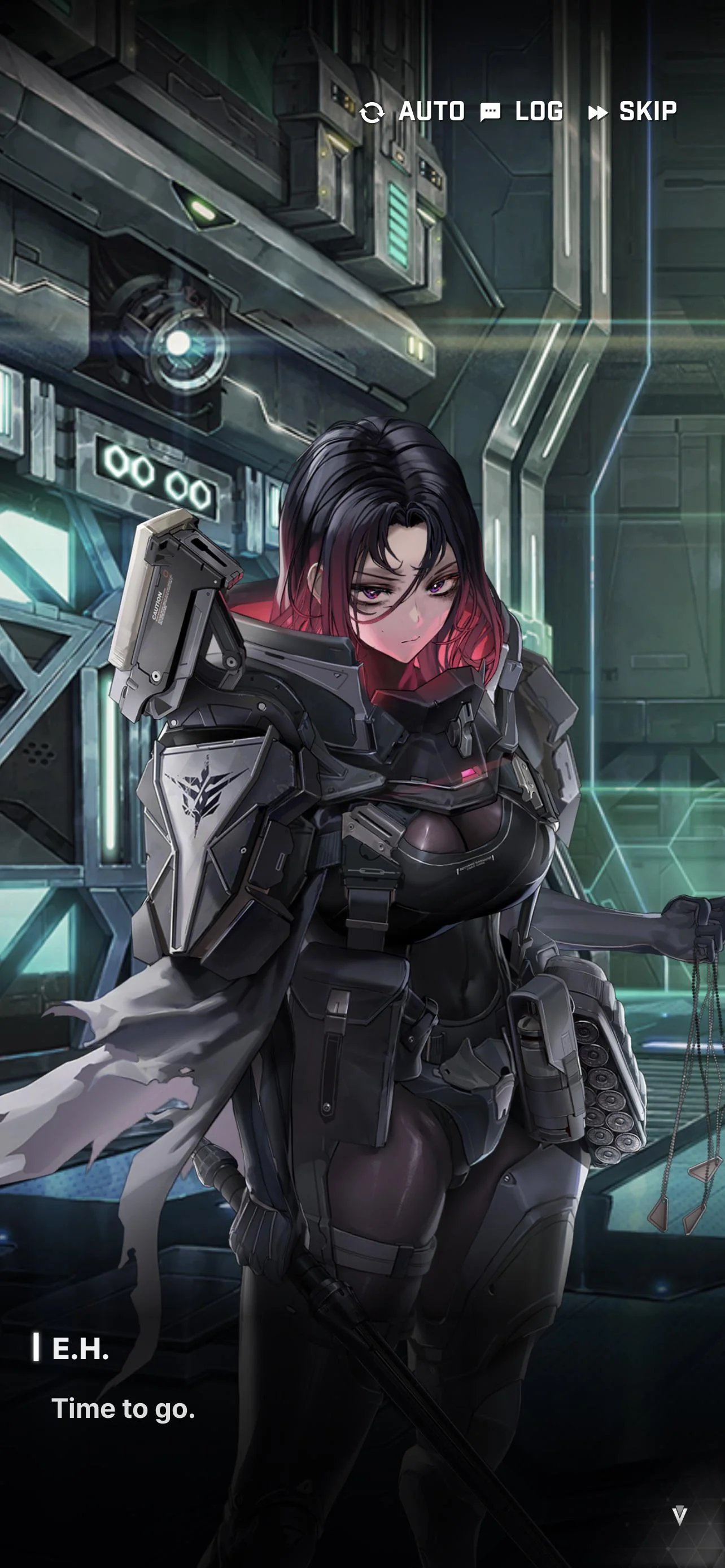
Task: Advance dialogue with the down arrow indicator
Action: pyautogui.click(x=679, y=1515)
